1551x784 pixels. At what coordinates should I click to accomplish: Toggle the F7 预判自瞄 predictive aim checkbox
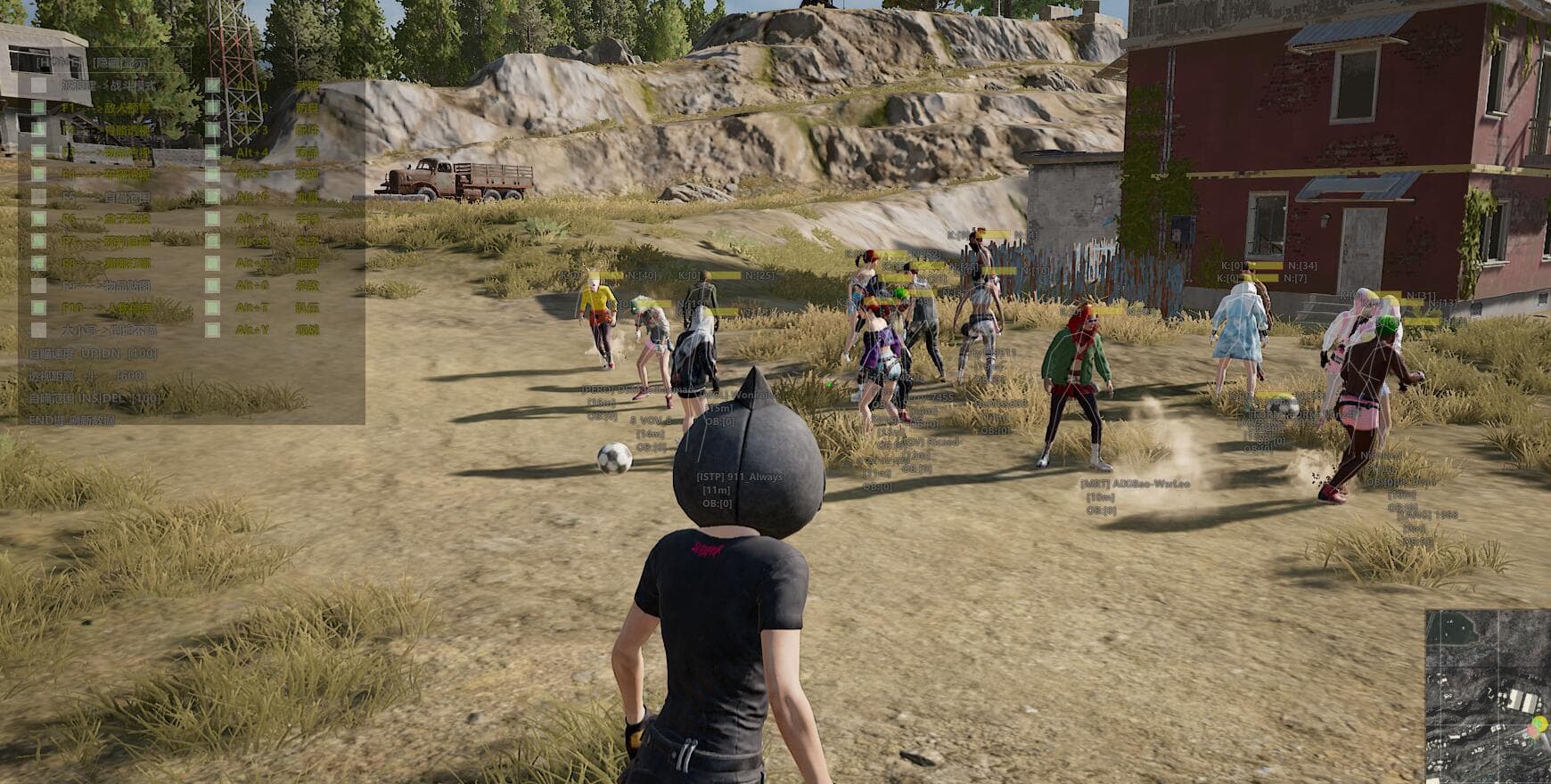point(38,238)
